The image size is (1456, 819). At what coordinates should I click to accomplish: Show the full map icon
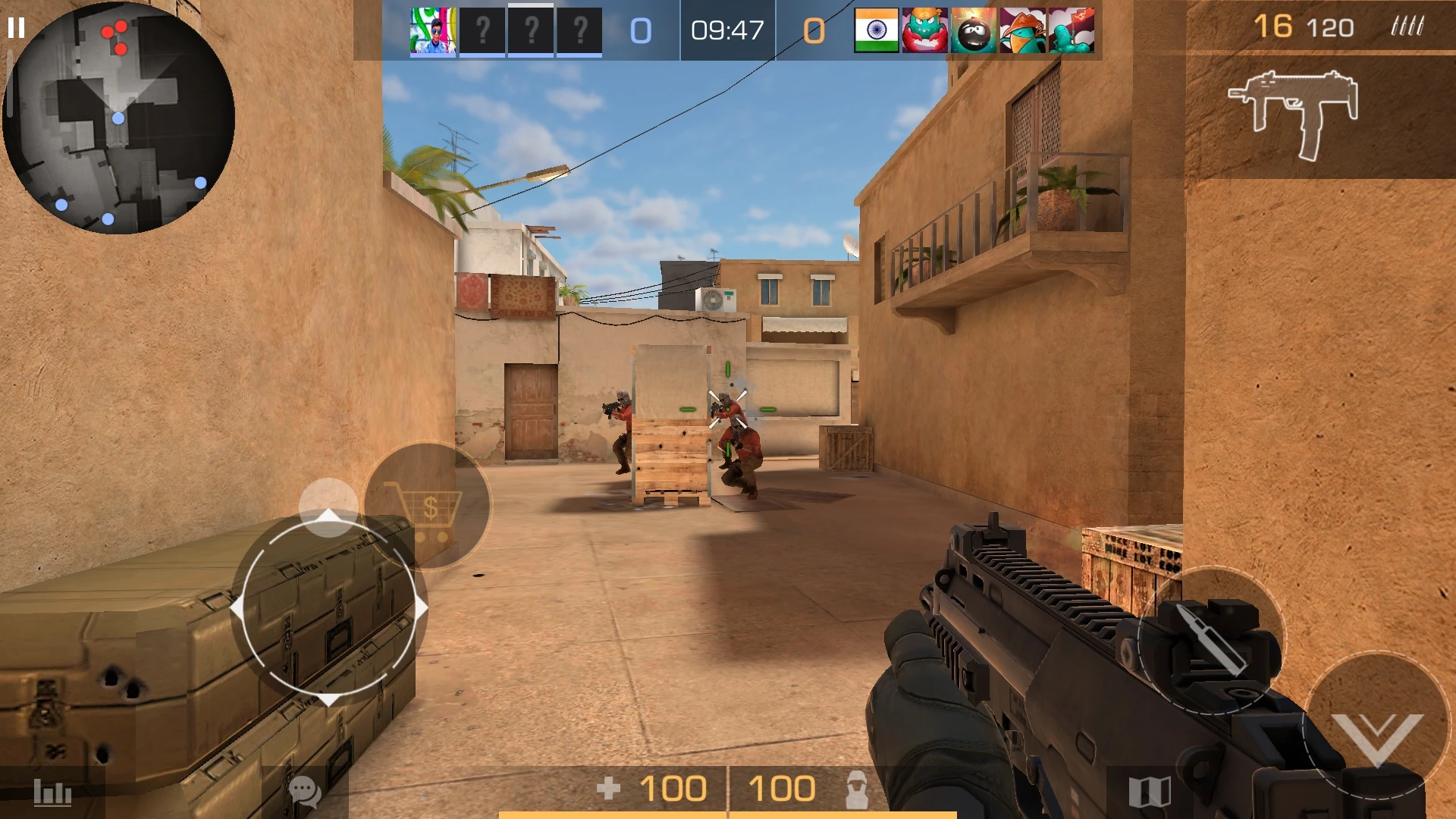click(x=1150, y=792)
